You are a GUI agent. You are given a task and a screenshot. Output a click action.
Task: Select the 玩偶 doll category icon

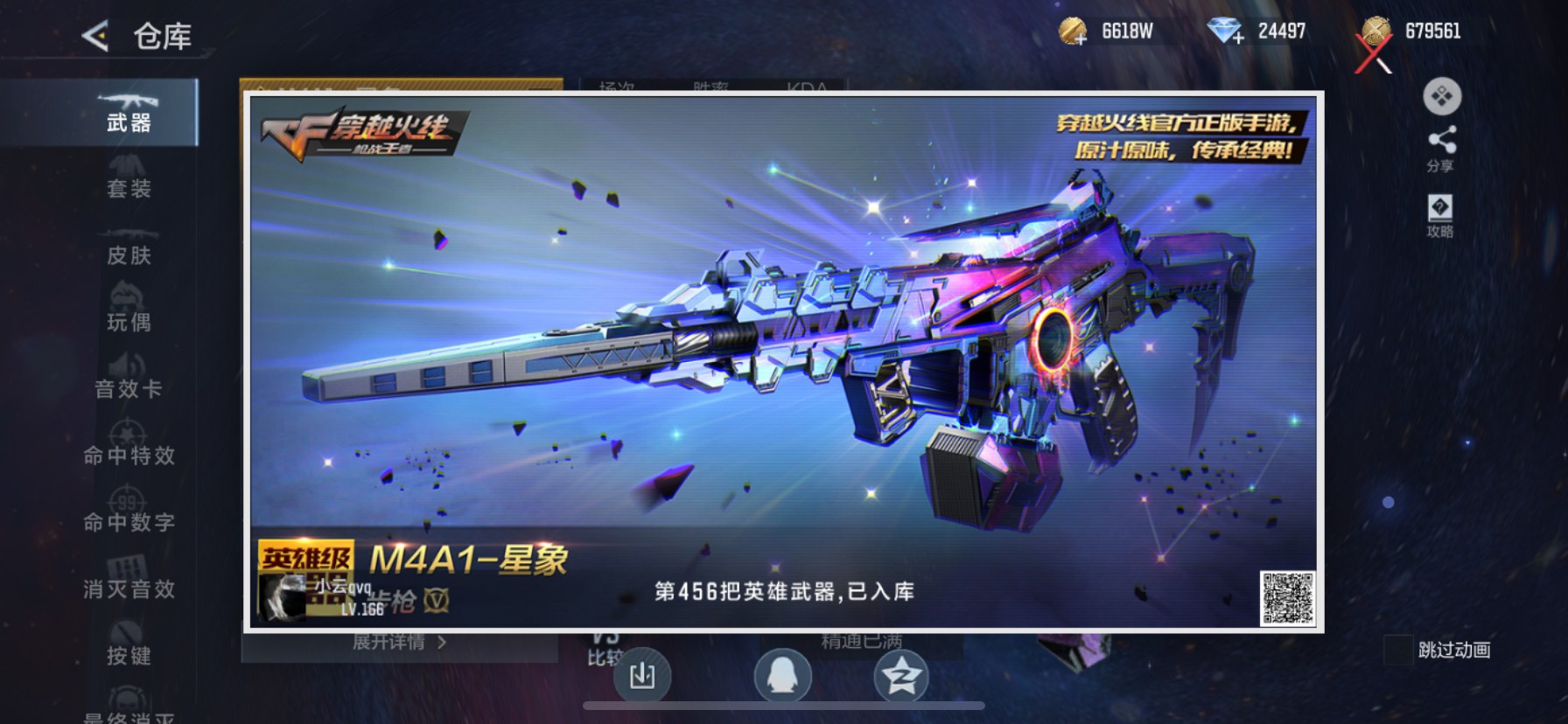(129, 310)
